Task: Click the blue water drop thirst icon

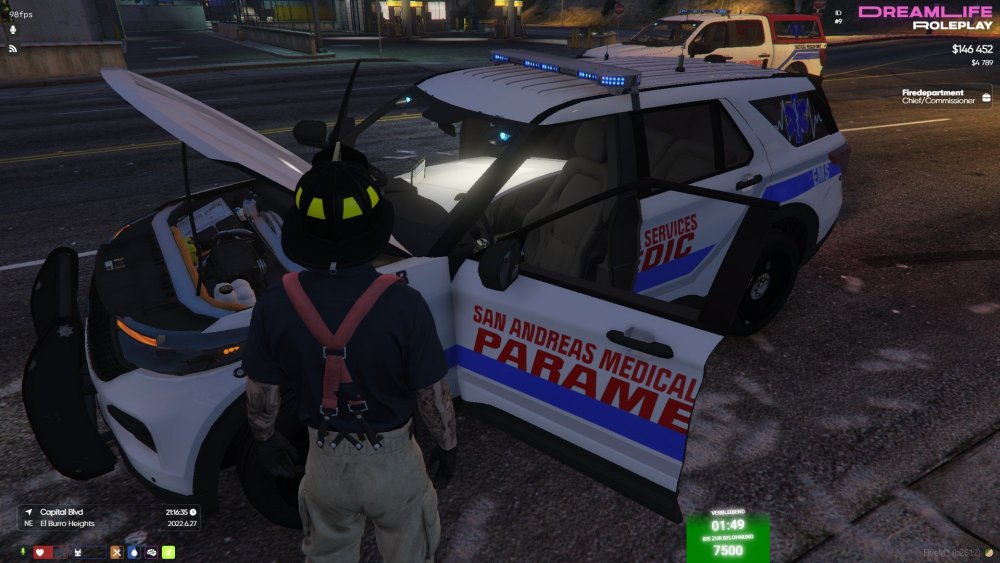Action: tap(134, 552)
